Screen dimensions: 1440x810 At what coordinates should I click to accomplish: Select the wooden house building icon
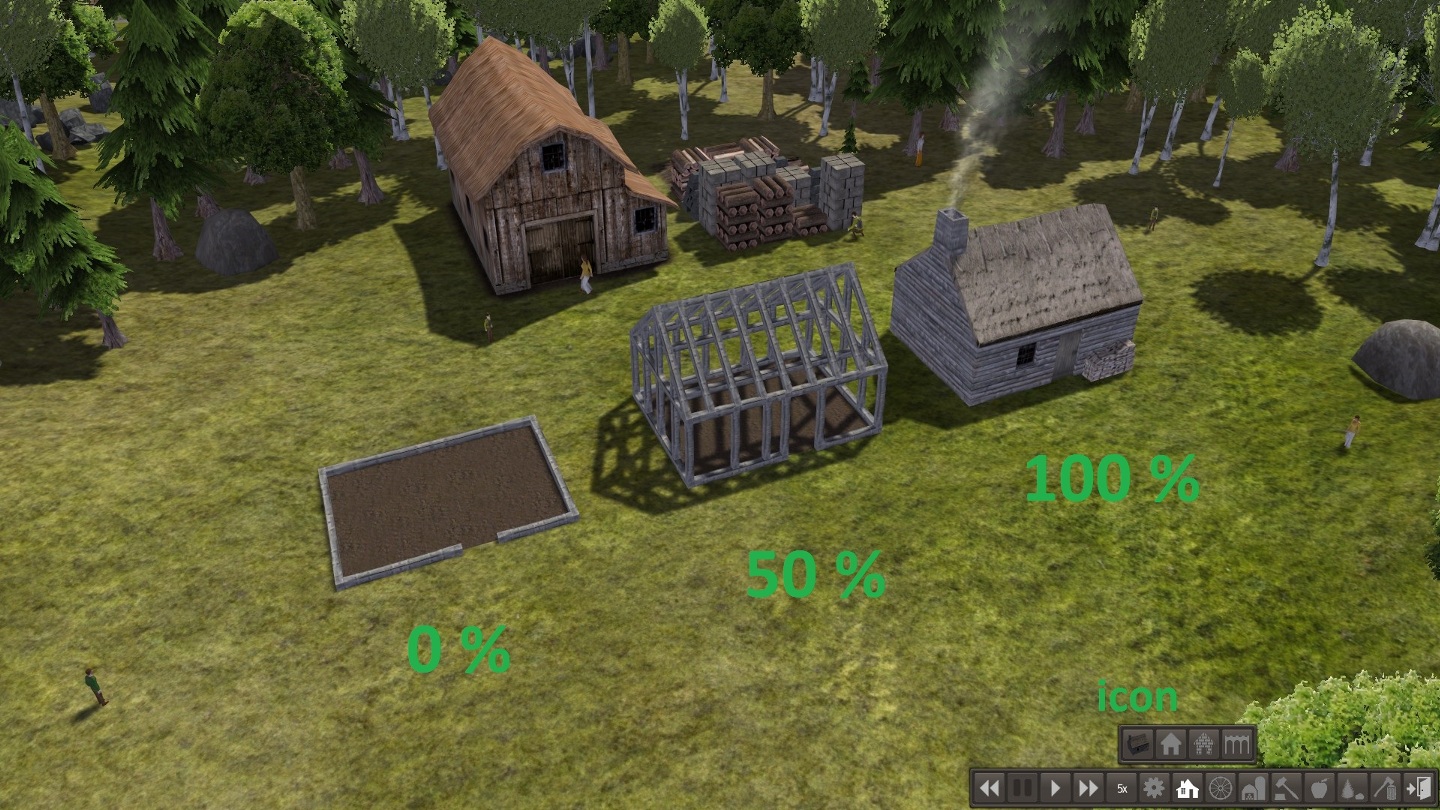pyautogui.click(x=1137, y=744)
